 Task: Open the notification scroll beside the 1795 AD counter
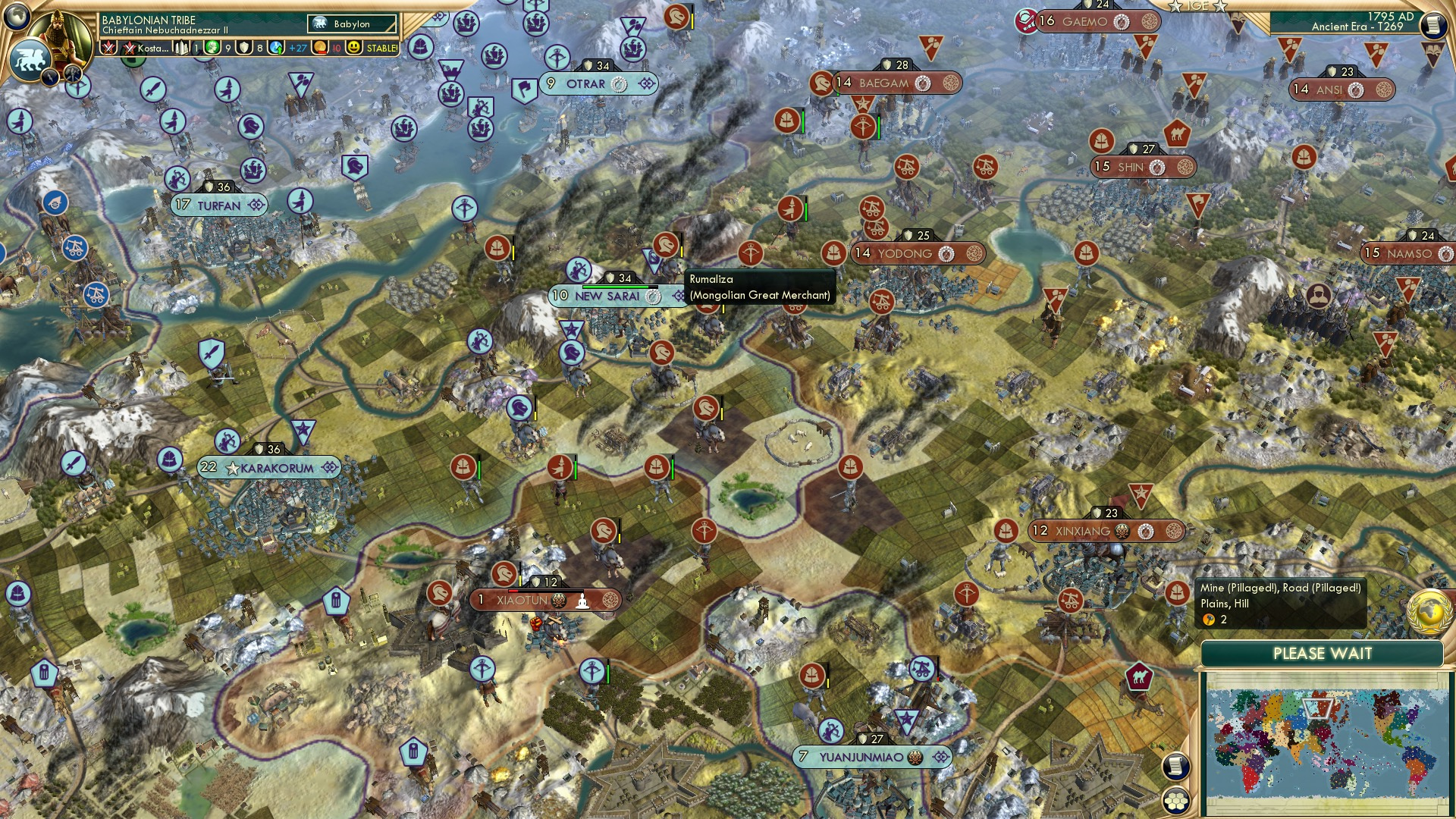[1434, 25]
